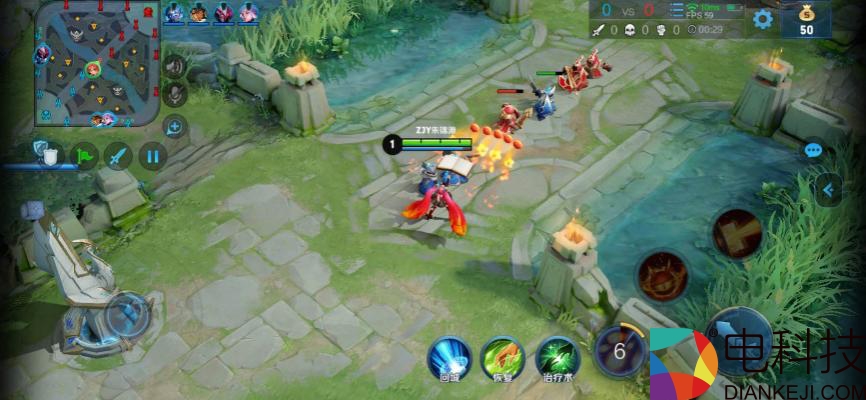Tap the skill showing cooldown 6
Viewport: 866px width, 400px height.
[619, 351]
